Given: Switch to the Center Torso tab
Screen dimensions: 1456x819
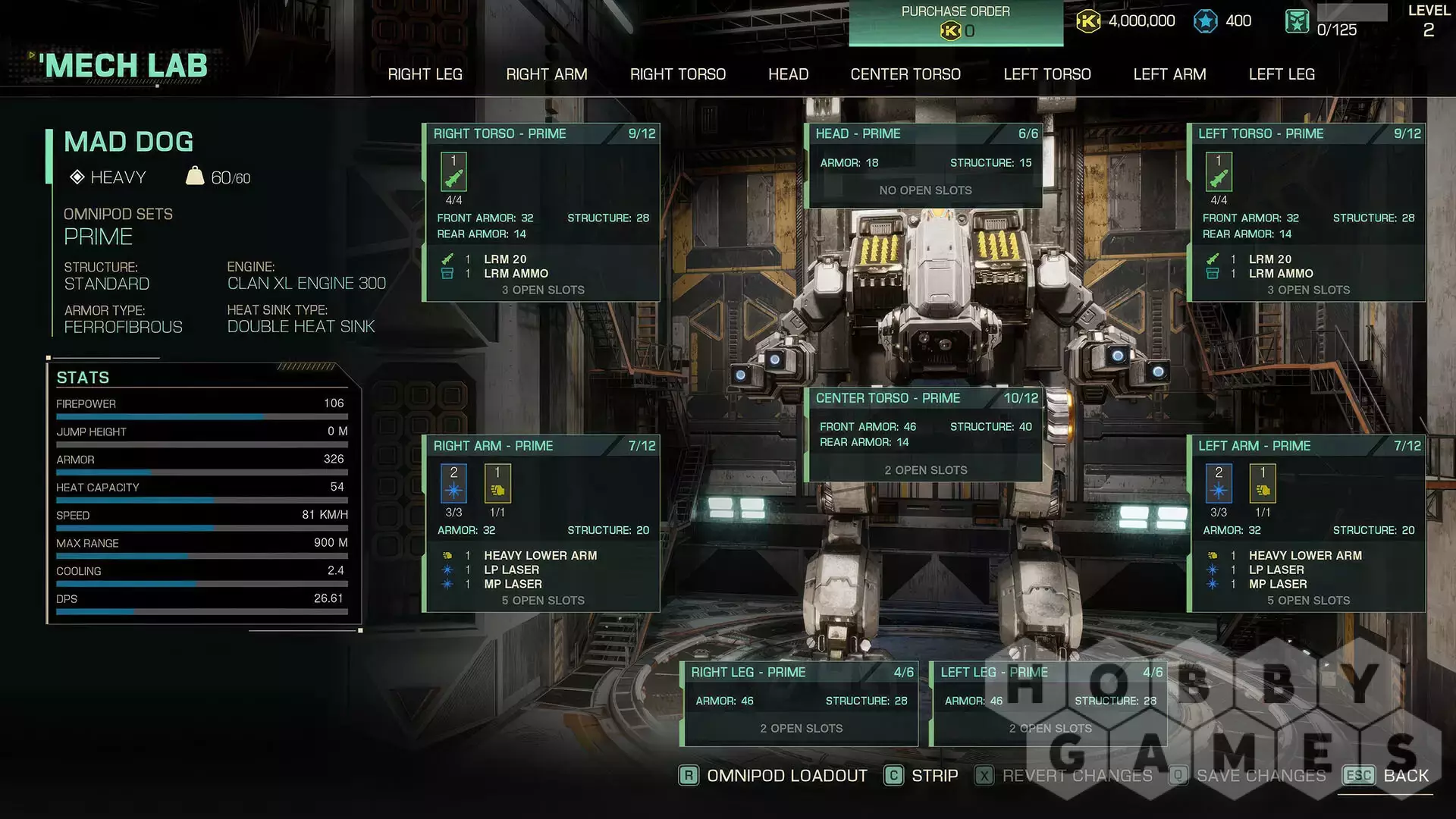Looking at the screenshot, I should click(905, 74).
